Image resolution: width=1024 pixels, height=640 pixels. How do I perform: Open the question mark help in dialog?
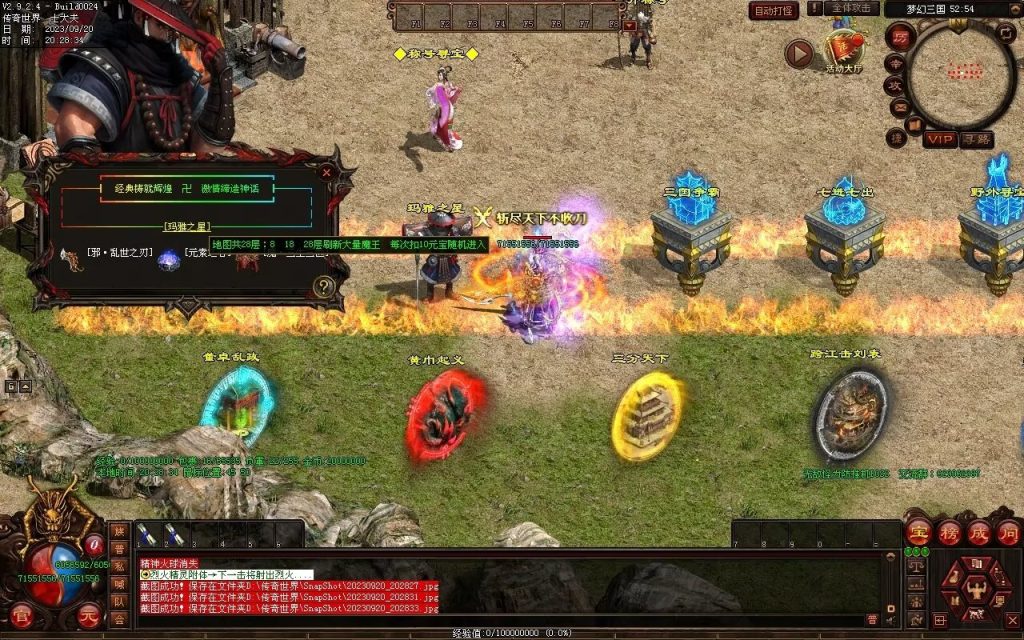[x=323, y=286]
